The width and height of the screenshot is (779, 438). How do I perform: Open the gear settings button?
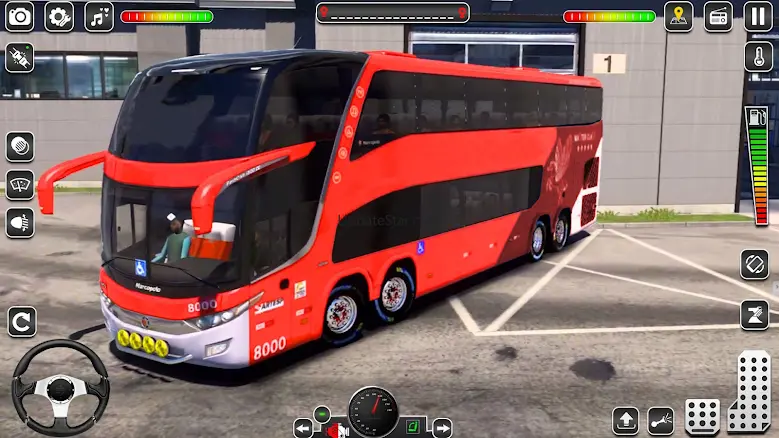[x=59, y=16]
